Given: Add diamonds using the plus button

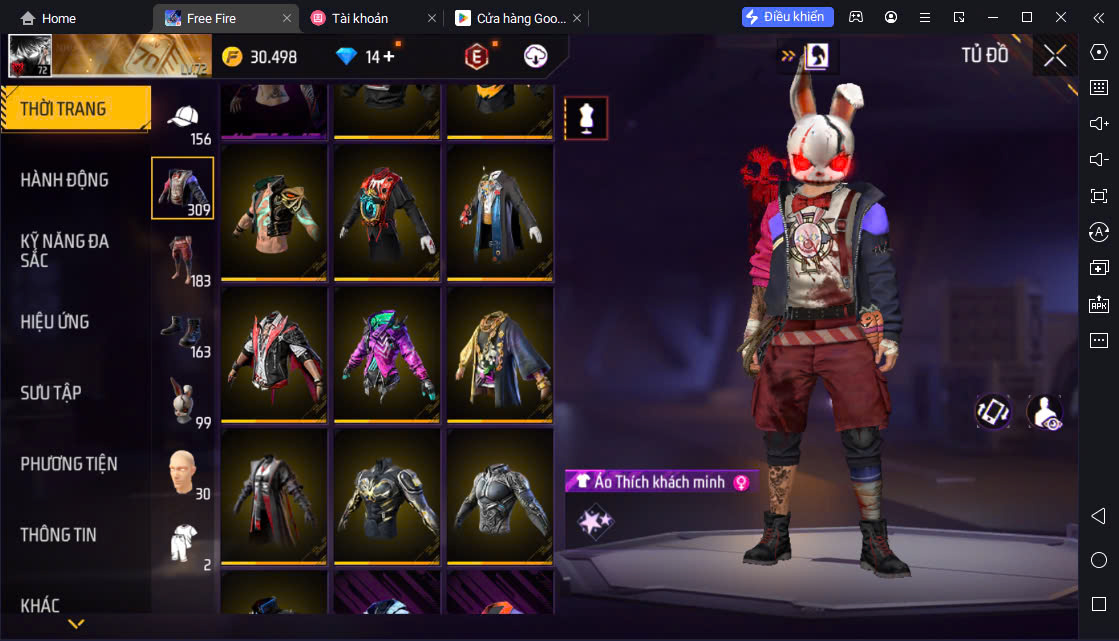Looking at the screenshot, I should pos(389,57).
